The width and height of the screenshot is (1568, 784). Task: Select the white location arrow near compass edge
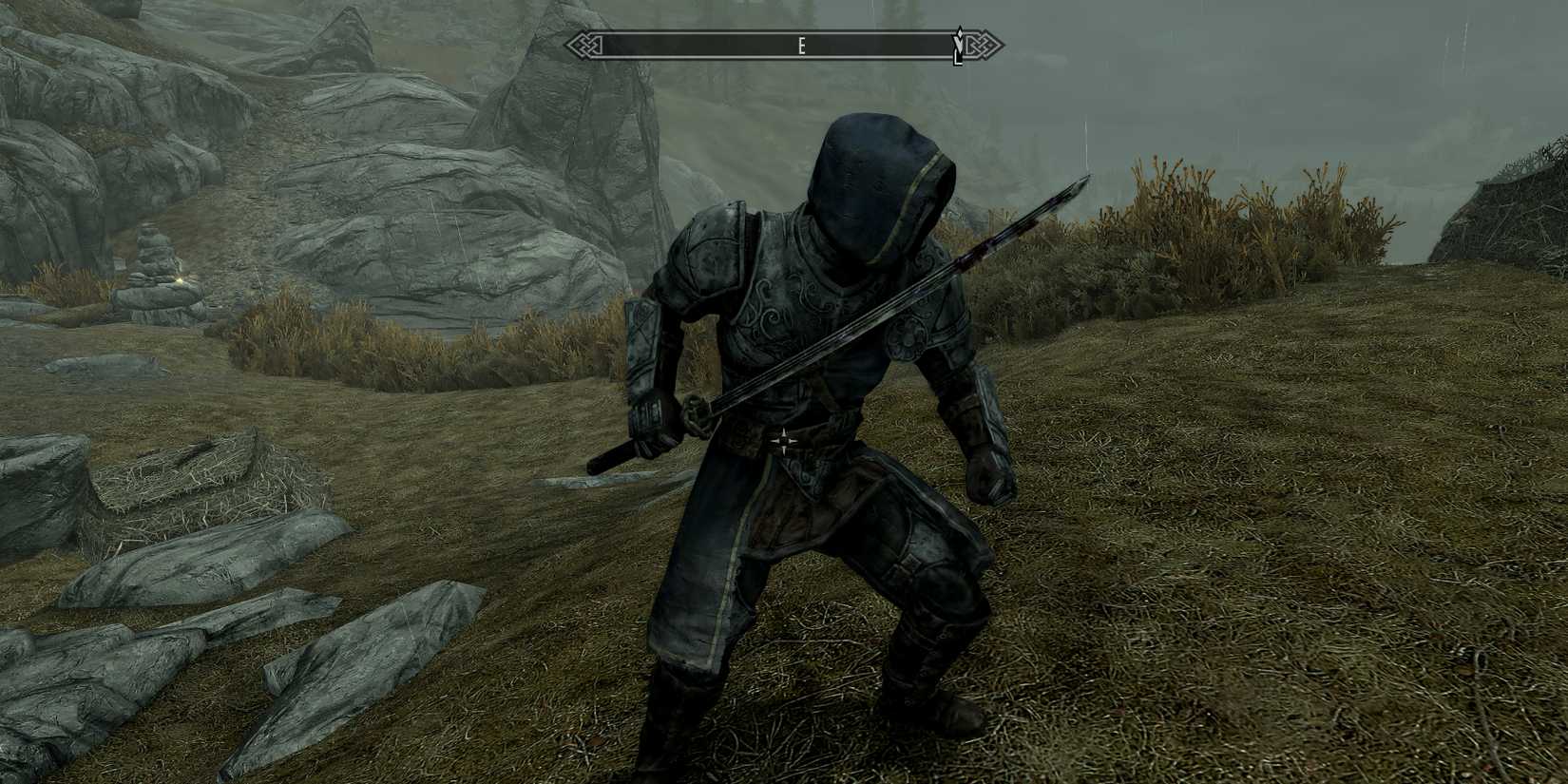959,46
